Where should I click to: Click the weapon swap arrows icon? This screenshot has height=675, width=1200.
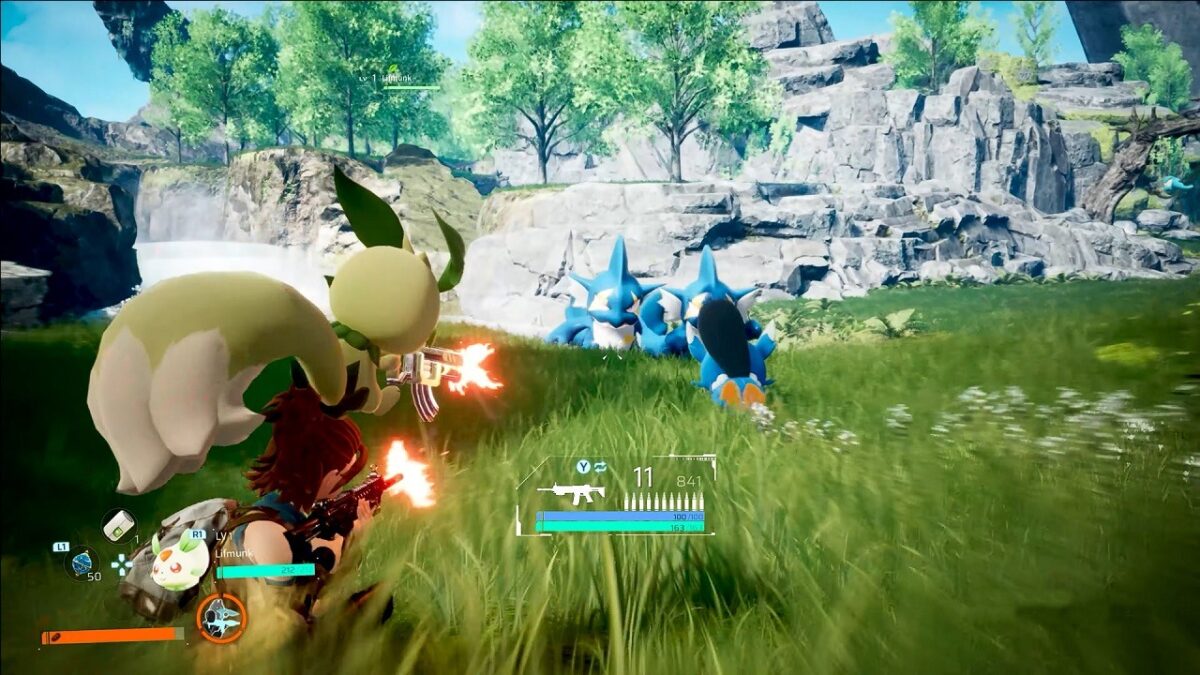[x=599, y=467]
